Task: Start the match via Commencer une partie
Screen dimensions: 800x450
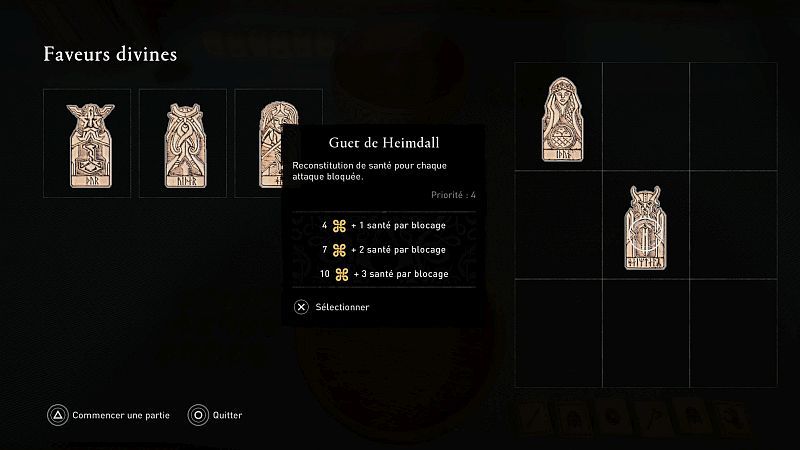Action: pyautogui.click(x=111, y=415)
